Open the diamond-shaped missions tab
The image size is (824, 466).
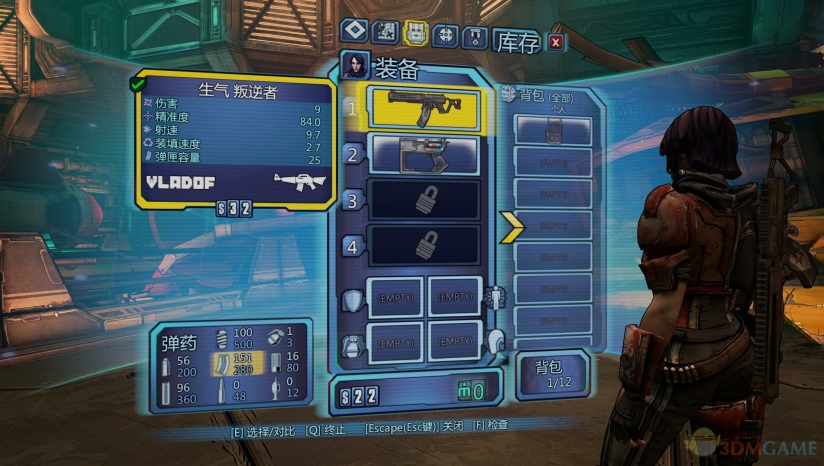tap(355, 33)
